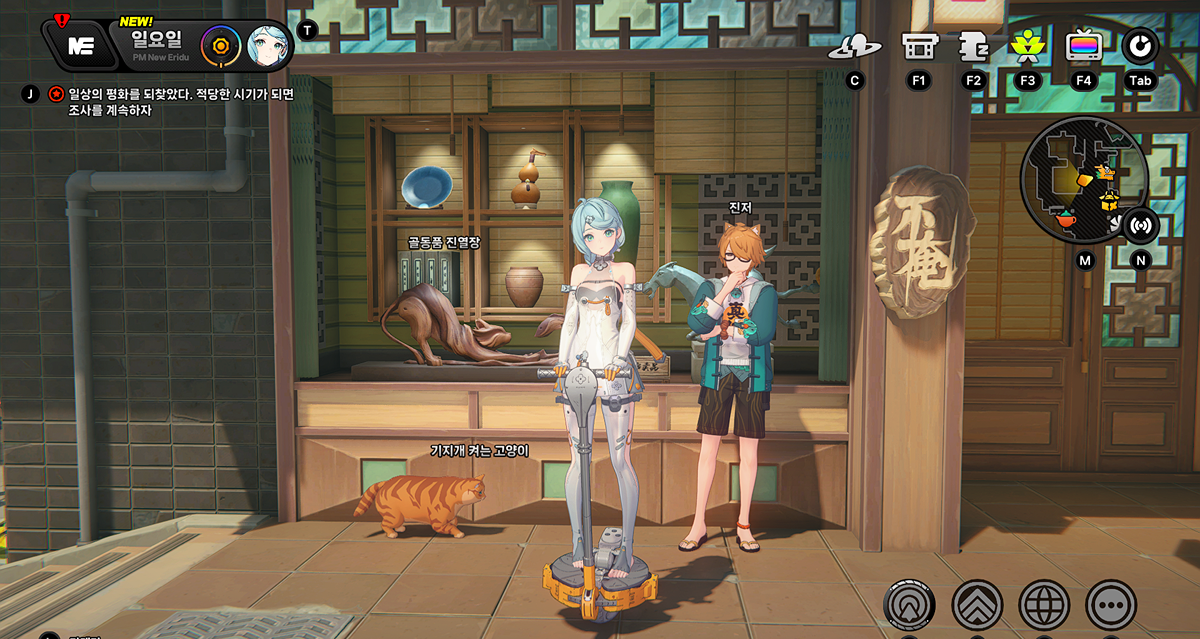Select the blue-haired character portrait
Viewport: 1200px width, 639px height.
(x=268, y=45)
